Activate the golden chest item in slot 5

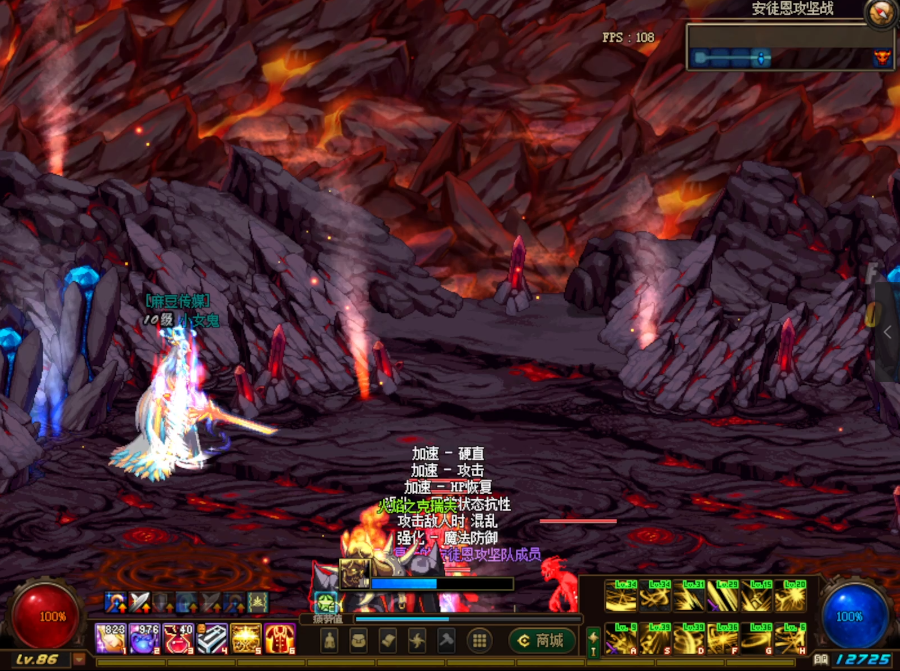(x=246, y=636)
